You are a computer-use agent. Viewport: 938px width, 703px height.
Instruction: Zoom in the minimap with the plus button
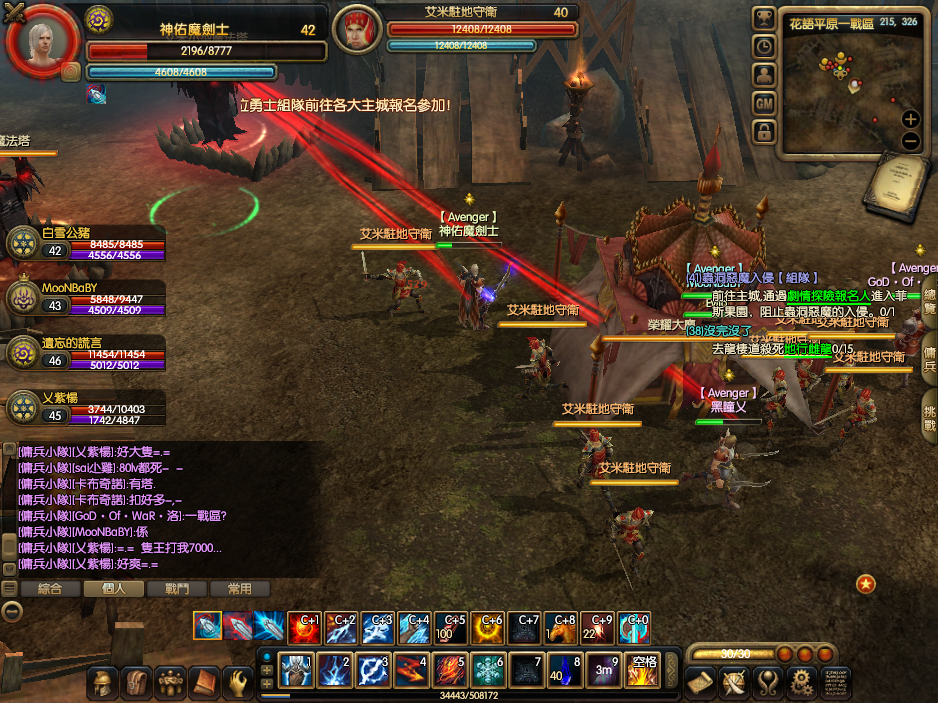(910, 119)
